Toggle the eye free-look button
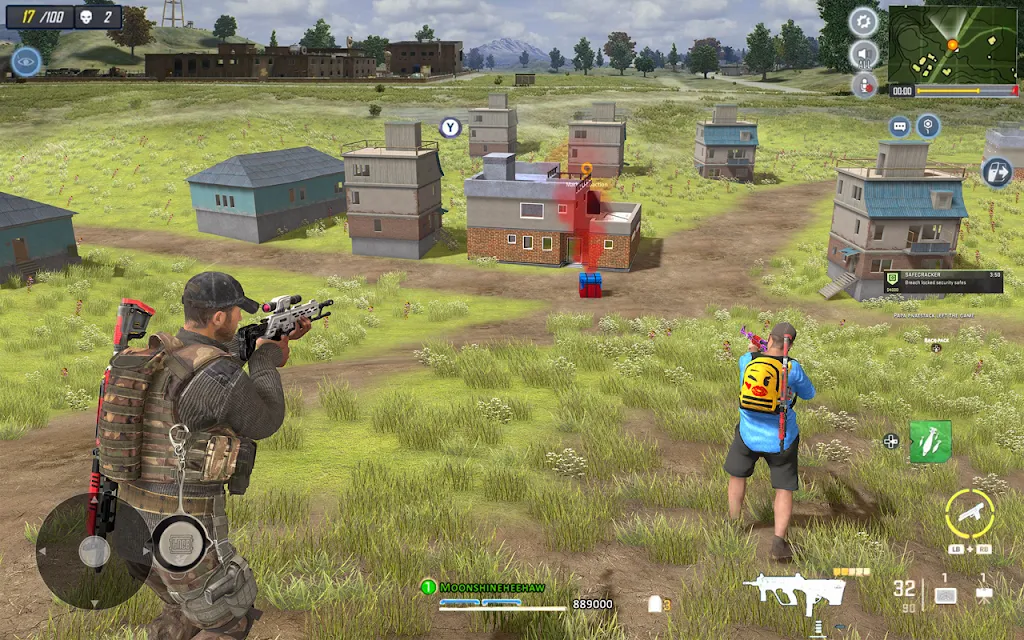1024x640 pixels. (26, 62)
